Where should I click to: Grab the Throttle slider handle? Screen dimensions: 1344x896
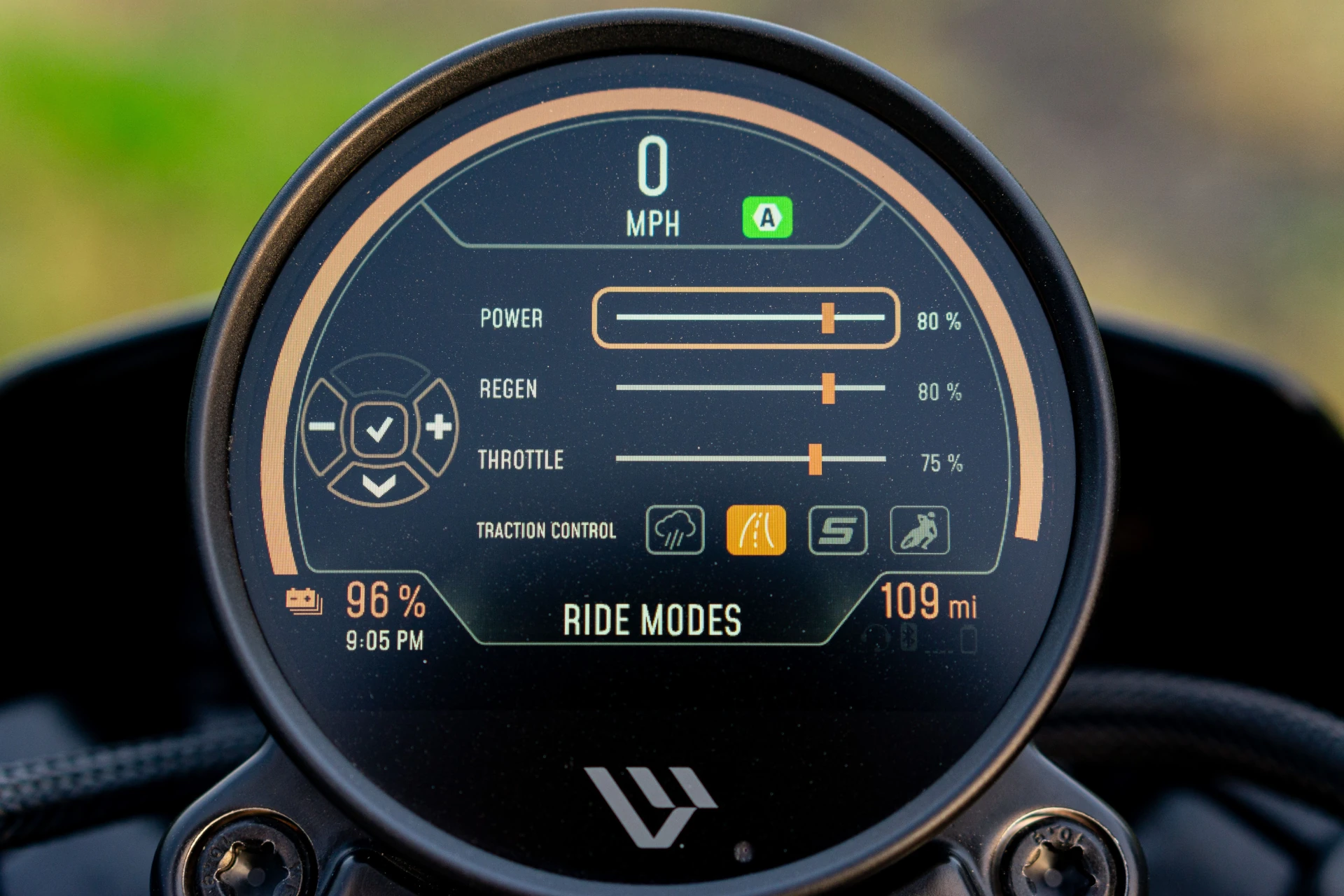coord(815,459)
